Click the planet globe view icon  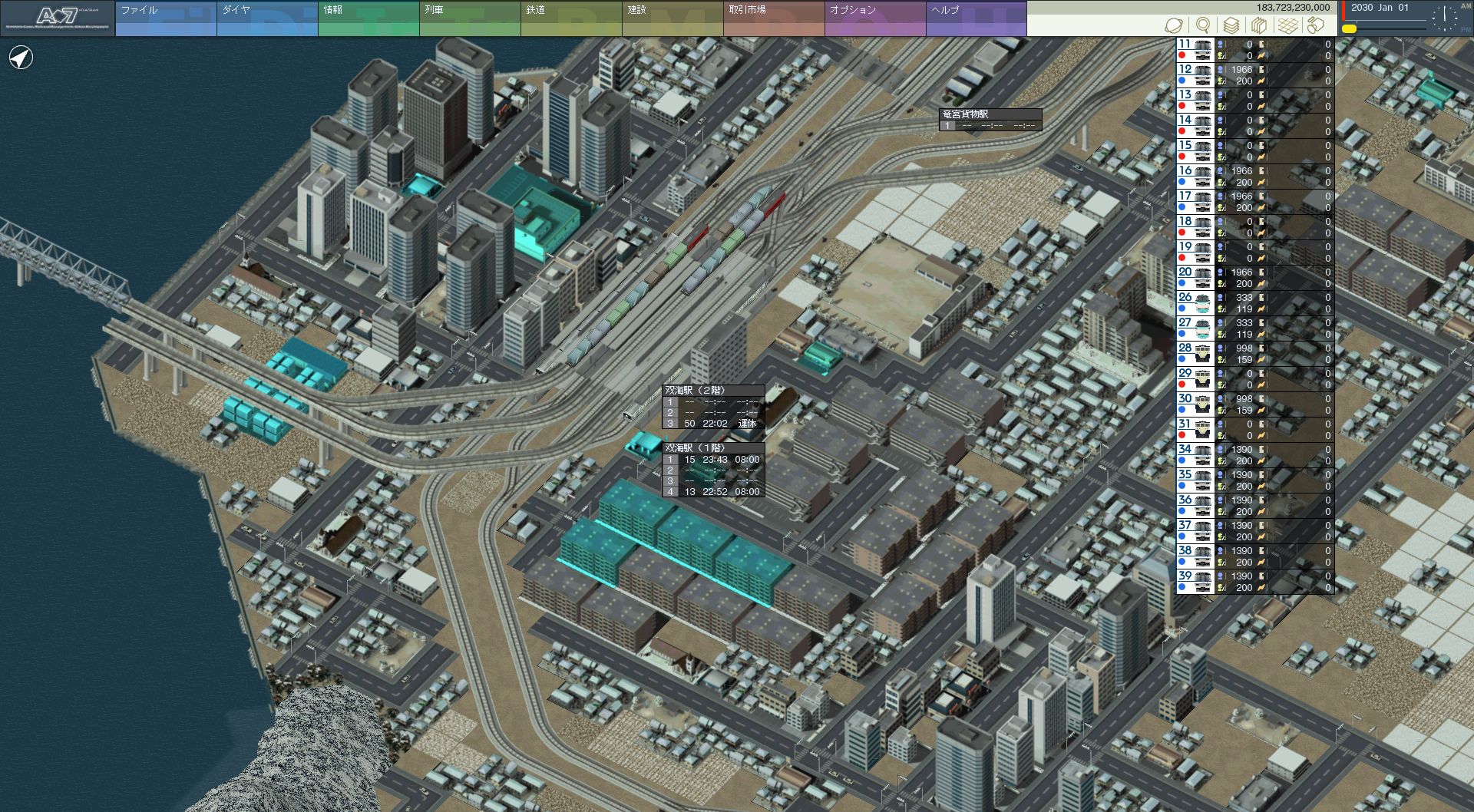coord(1174,25)
